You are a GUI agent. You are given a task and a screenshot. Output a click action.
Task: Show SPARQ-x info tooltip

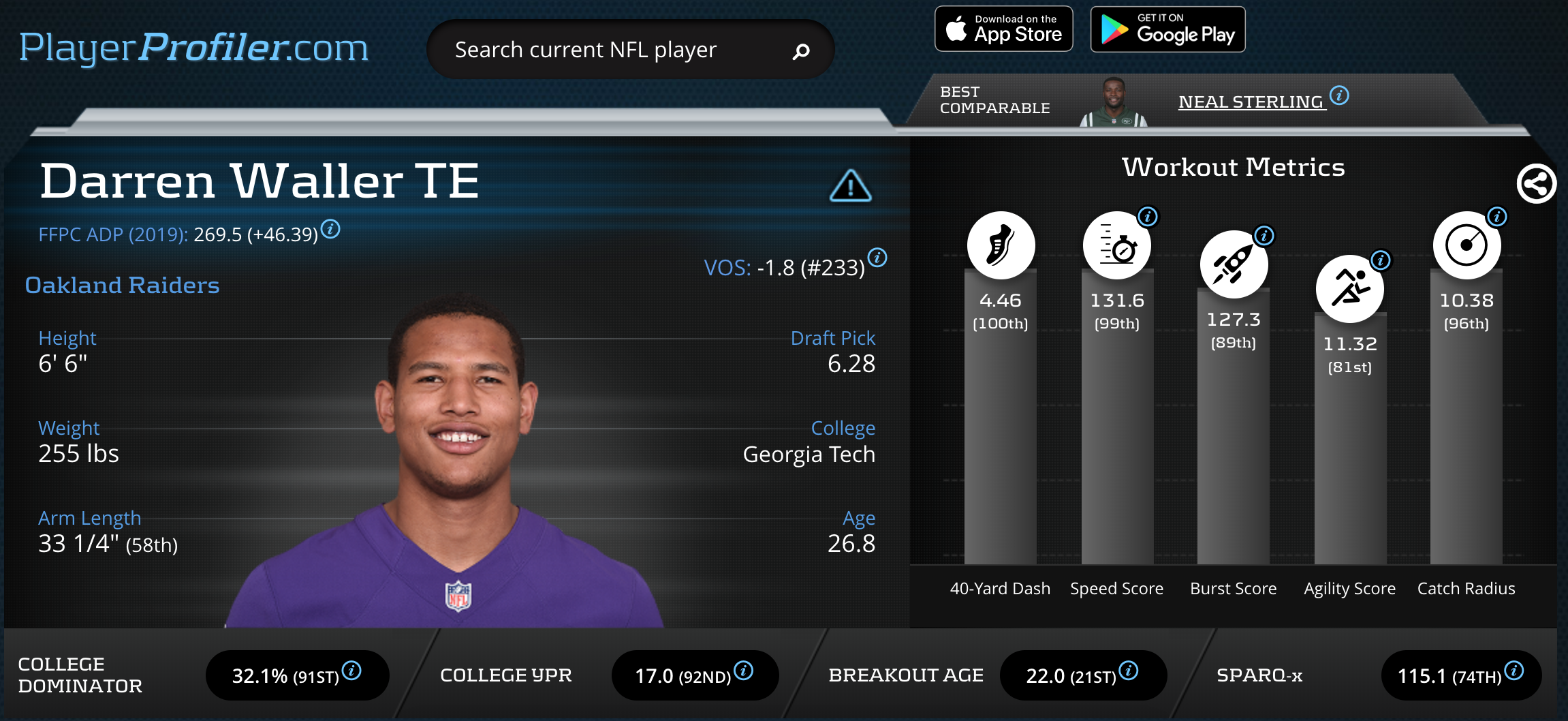(1514, 671)
